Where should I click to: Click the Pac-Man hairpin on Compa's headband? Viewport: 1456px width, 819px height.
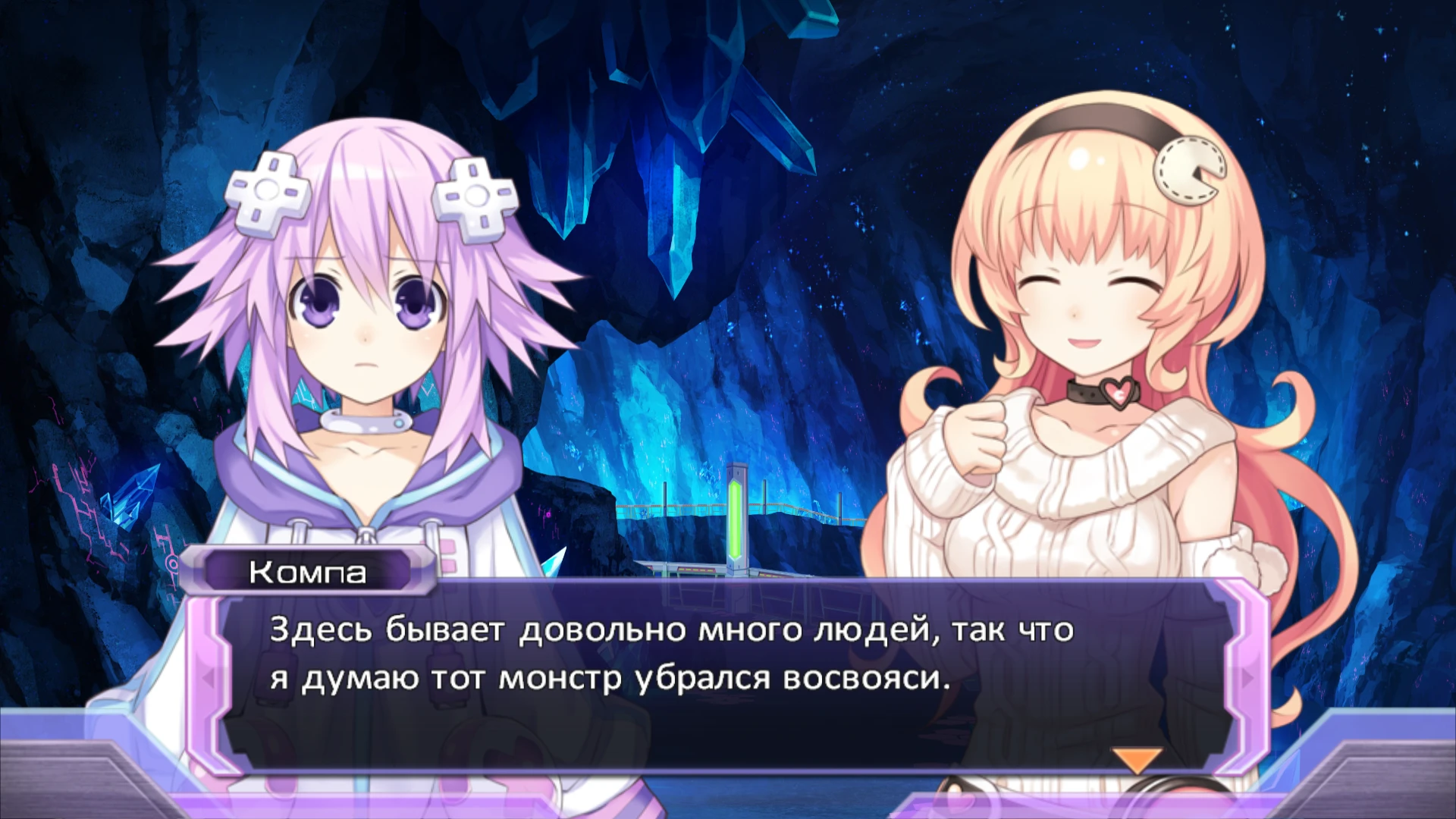pos(1188,170)
